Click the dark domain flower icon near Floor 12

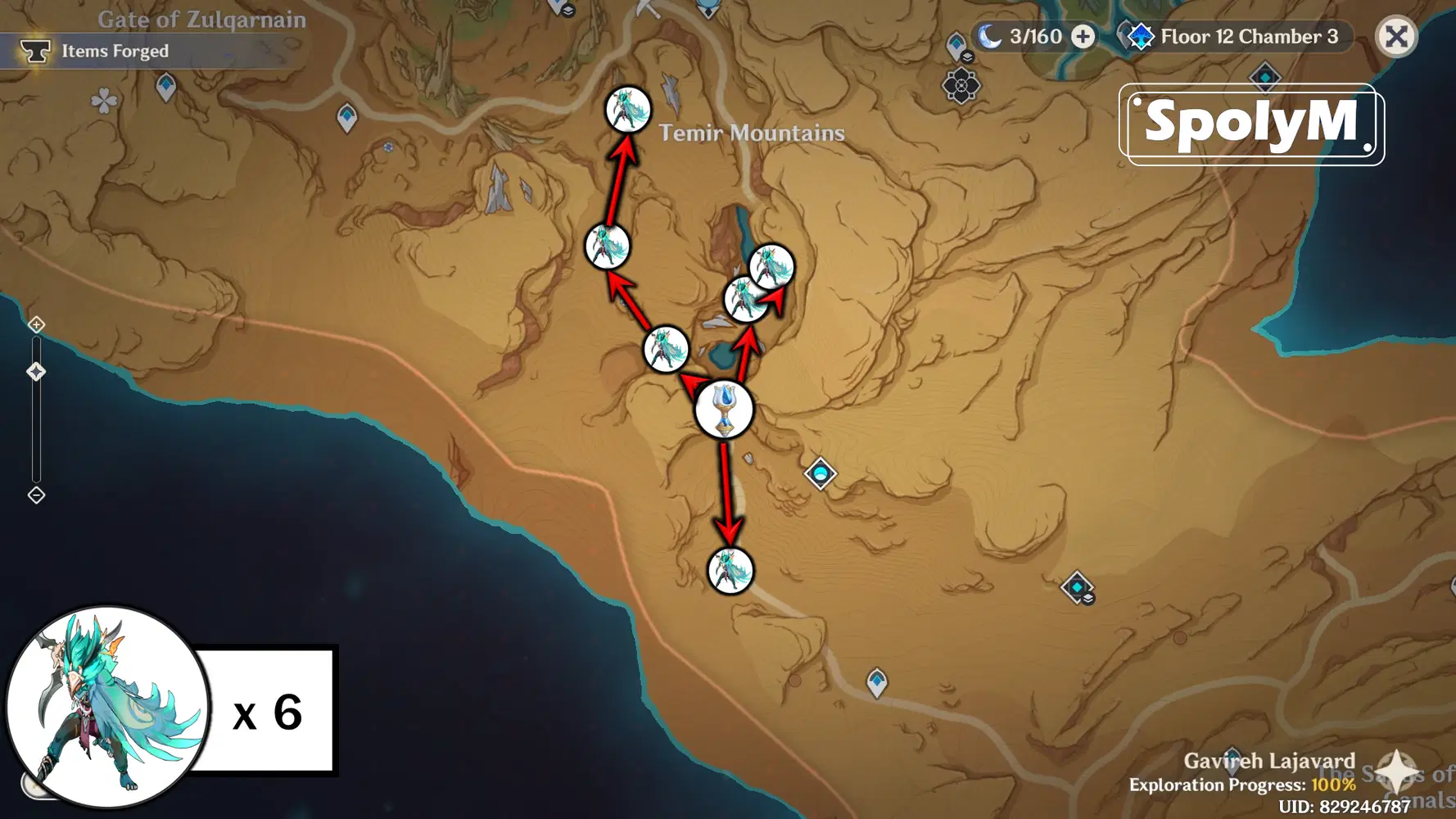point(960,86)
